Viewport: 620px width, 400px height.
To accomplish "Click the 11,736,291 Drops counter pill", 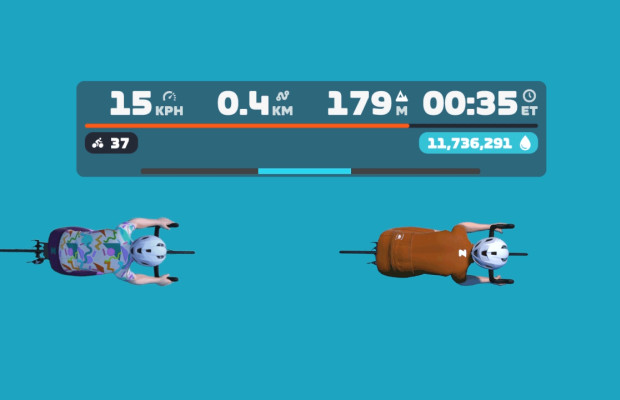I will [478, 143].
